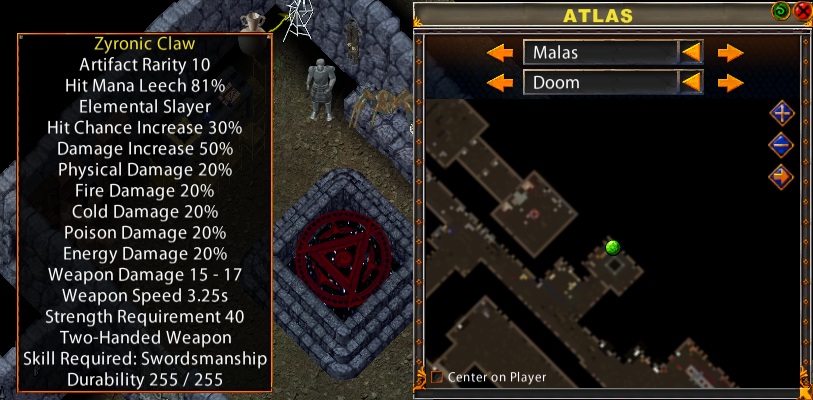Select previous area with left arrow beside Doom
Screen dimensions: 813x400
coord(499,82)
